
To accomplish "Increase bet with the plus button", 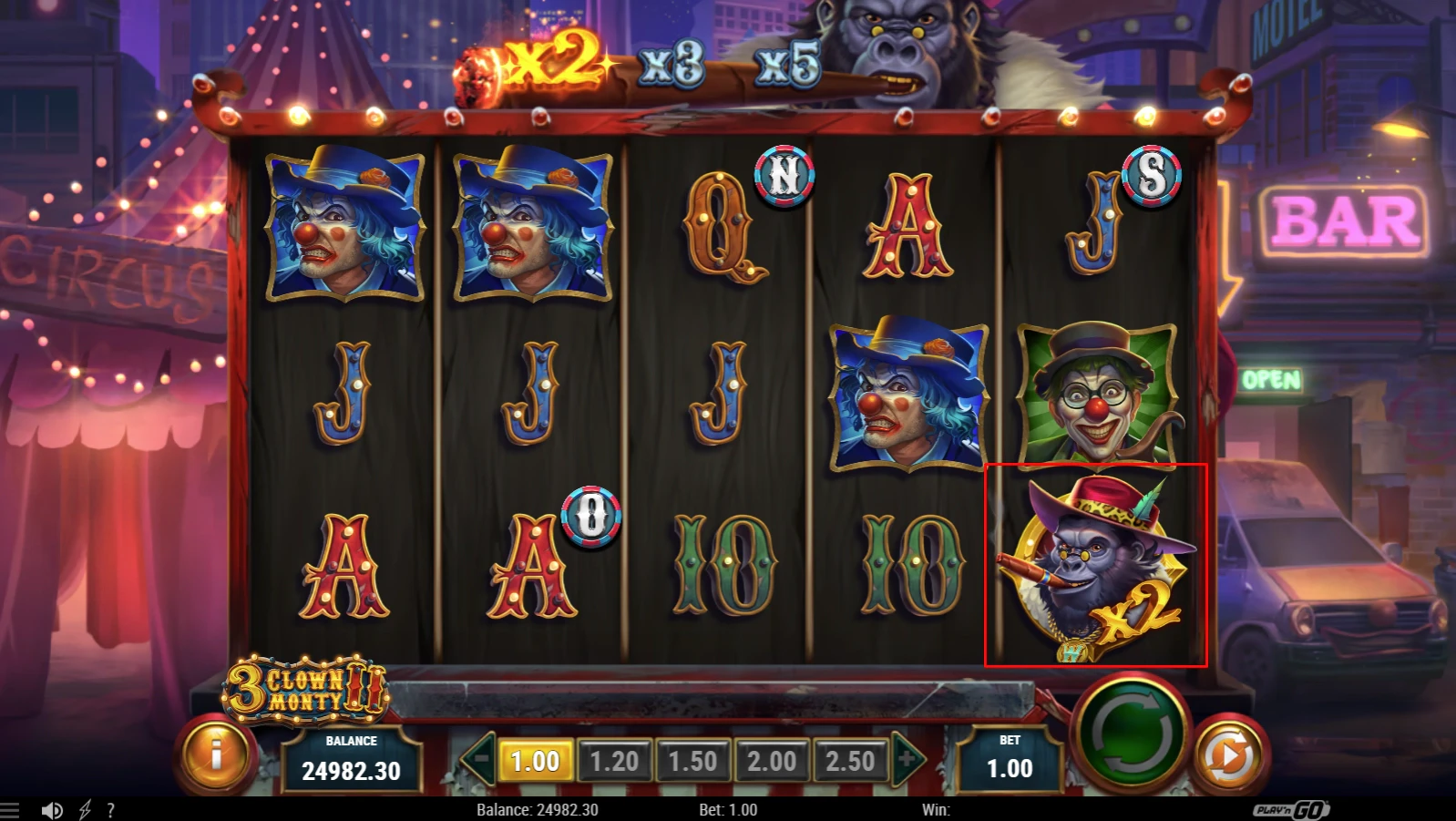I will click(x=907, y=760).
